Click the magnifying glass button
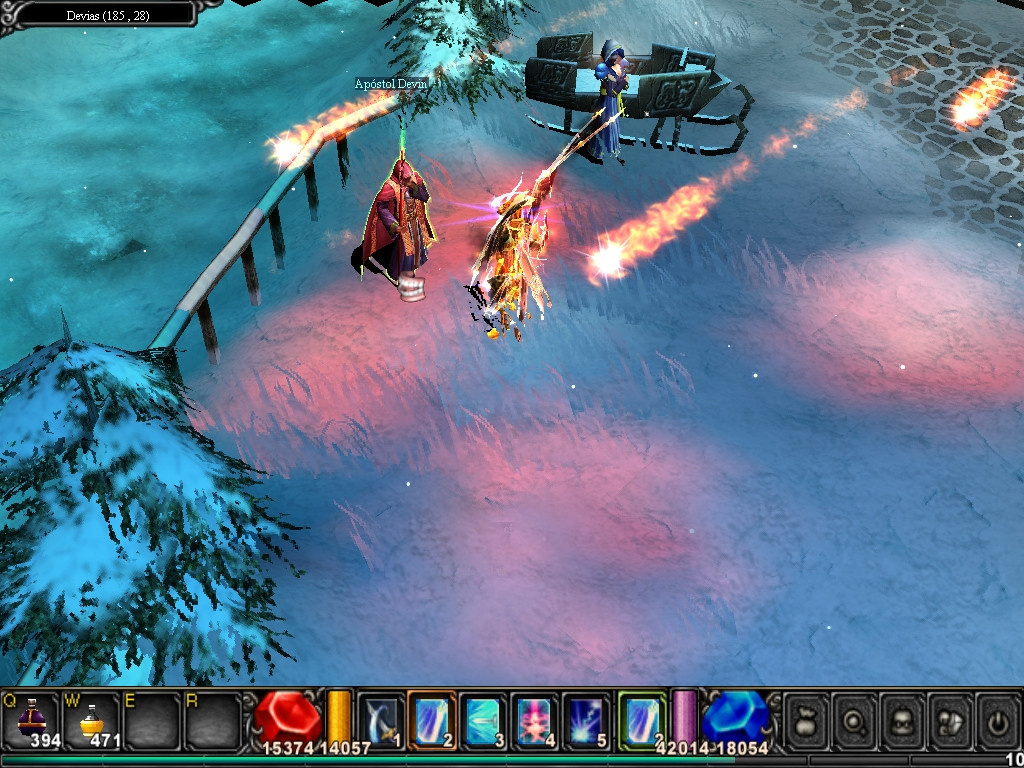Screen dimensions: 1024x768 coord(854,720)
